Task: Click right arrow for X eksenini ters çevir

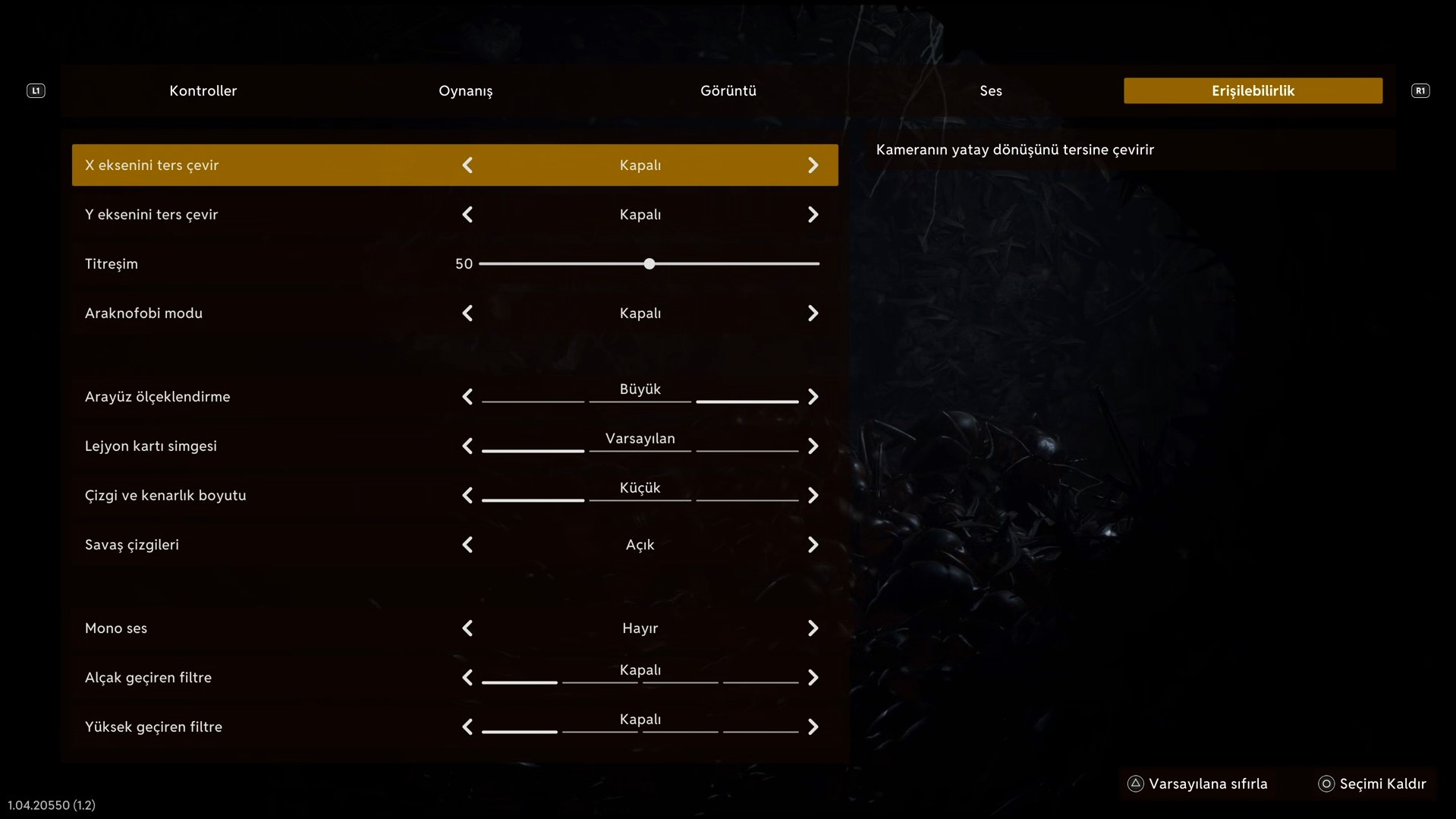Action: coord(813,165)
